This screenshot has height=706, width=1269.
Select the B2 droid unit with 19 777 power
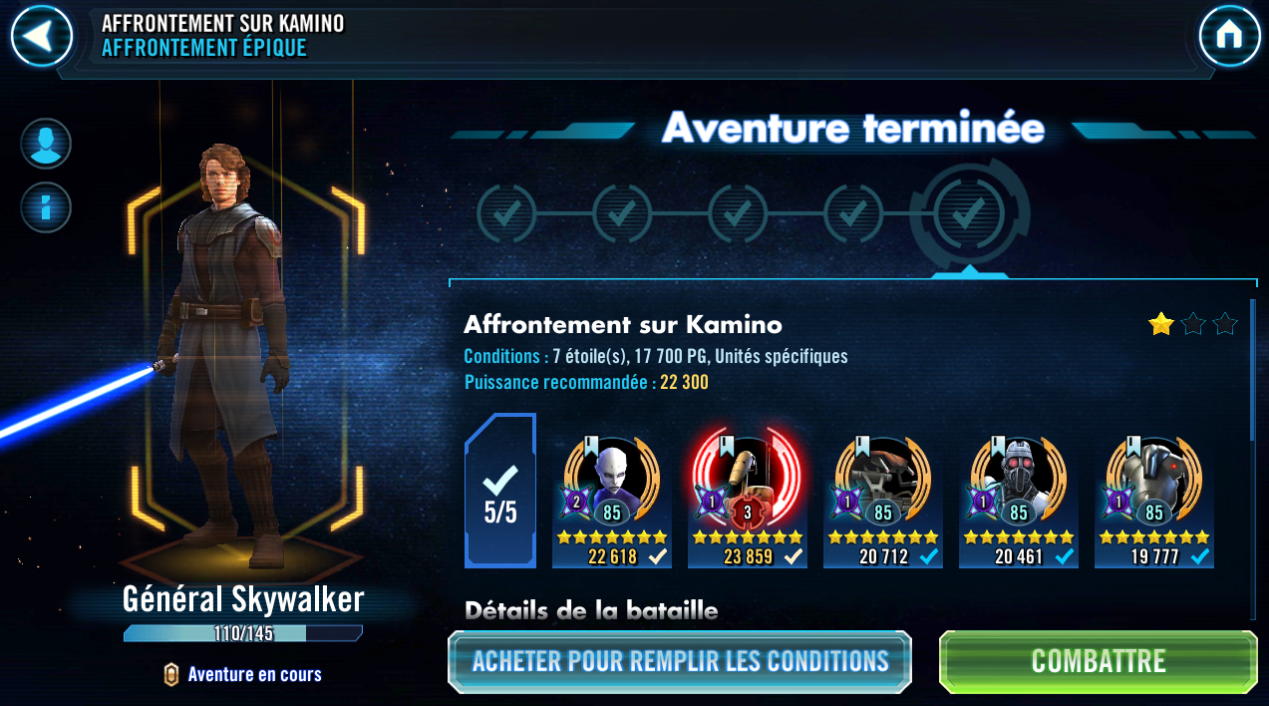point(1154,500)
